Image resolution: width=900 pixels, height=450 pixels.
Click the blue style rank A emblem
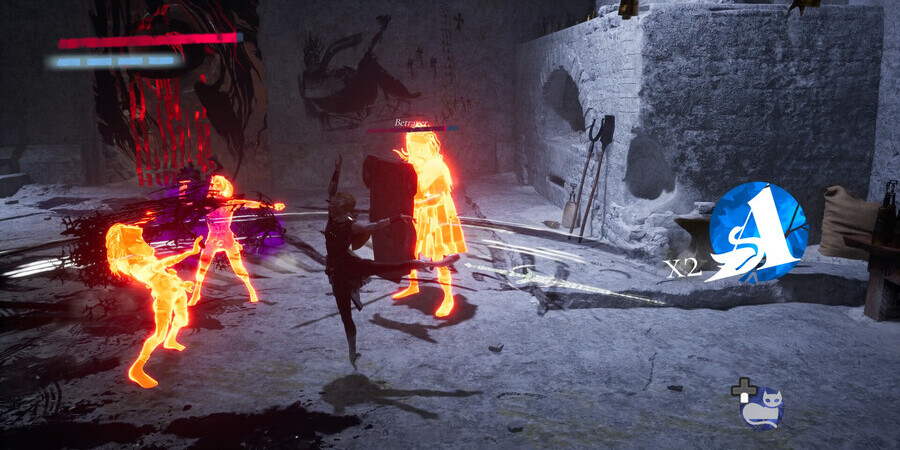[757, 233]
